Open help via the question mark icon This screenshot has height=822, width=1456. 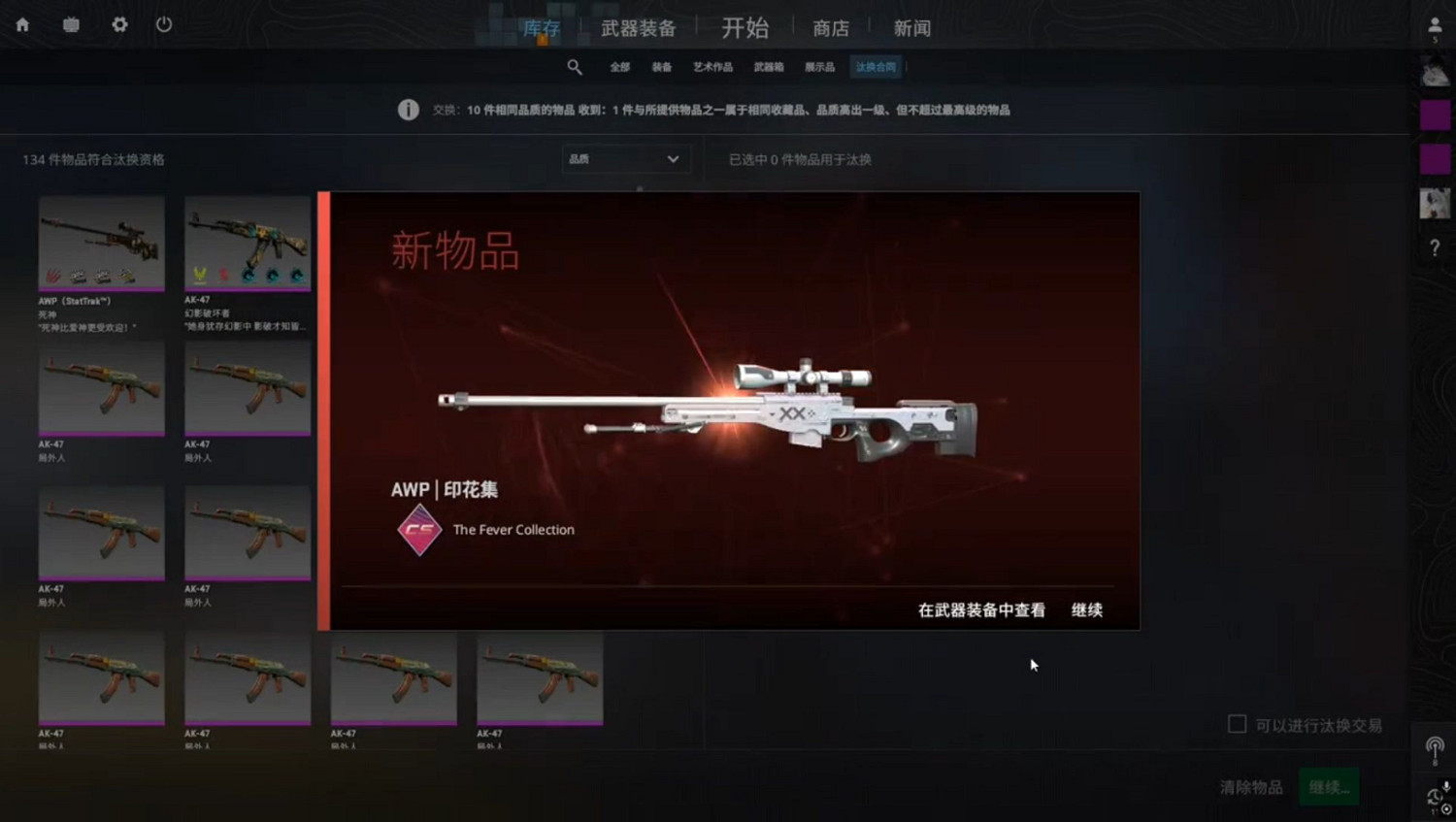pos(1435,247)
